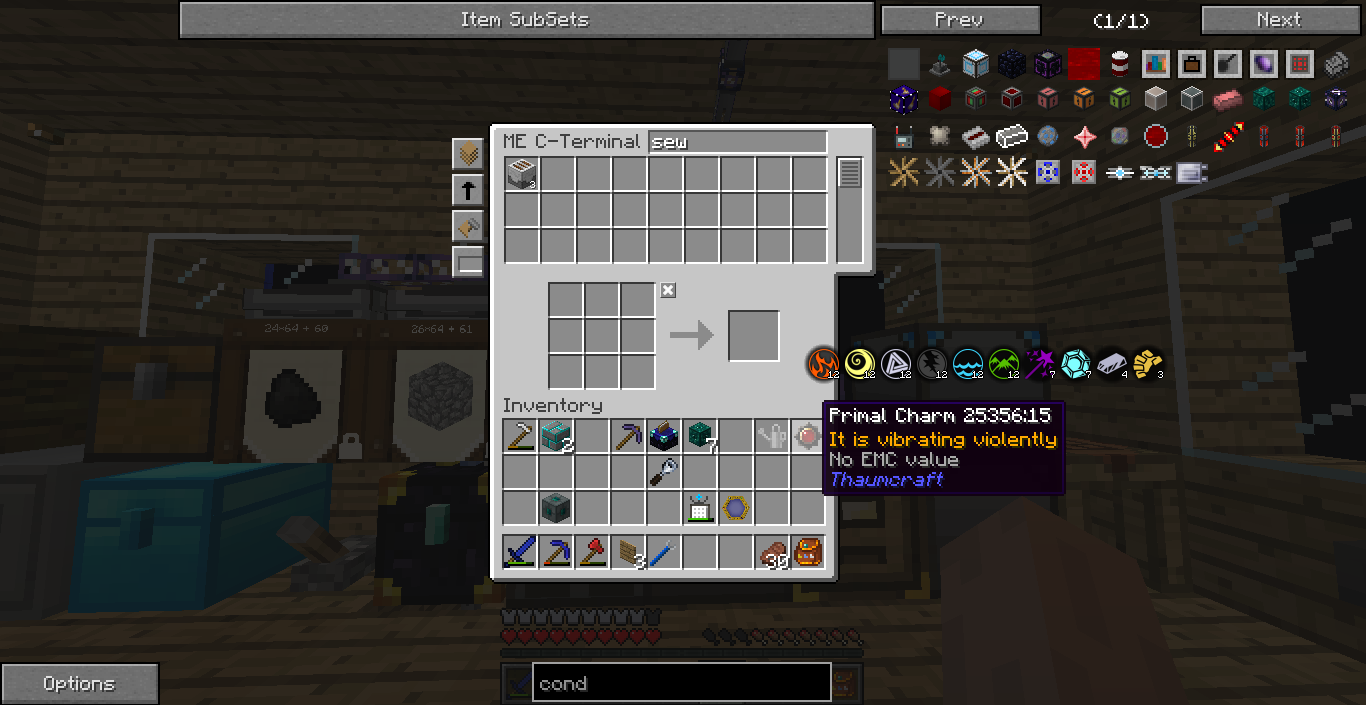Focus the ME terminal search field
Image resolution: width=1366 pixels, height=705 pixels.
(x=738, y=142)
